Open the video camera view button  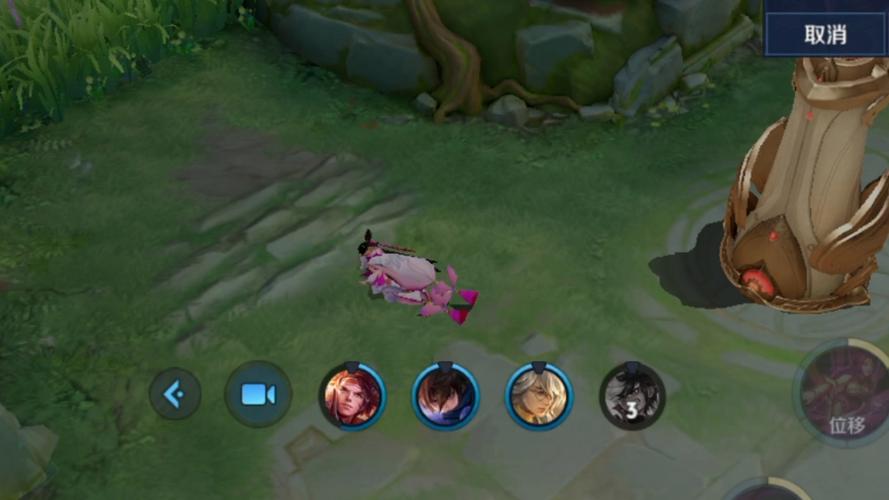[x=258, y=394]
